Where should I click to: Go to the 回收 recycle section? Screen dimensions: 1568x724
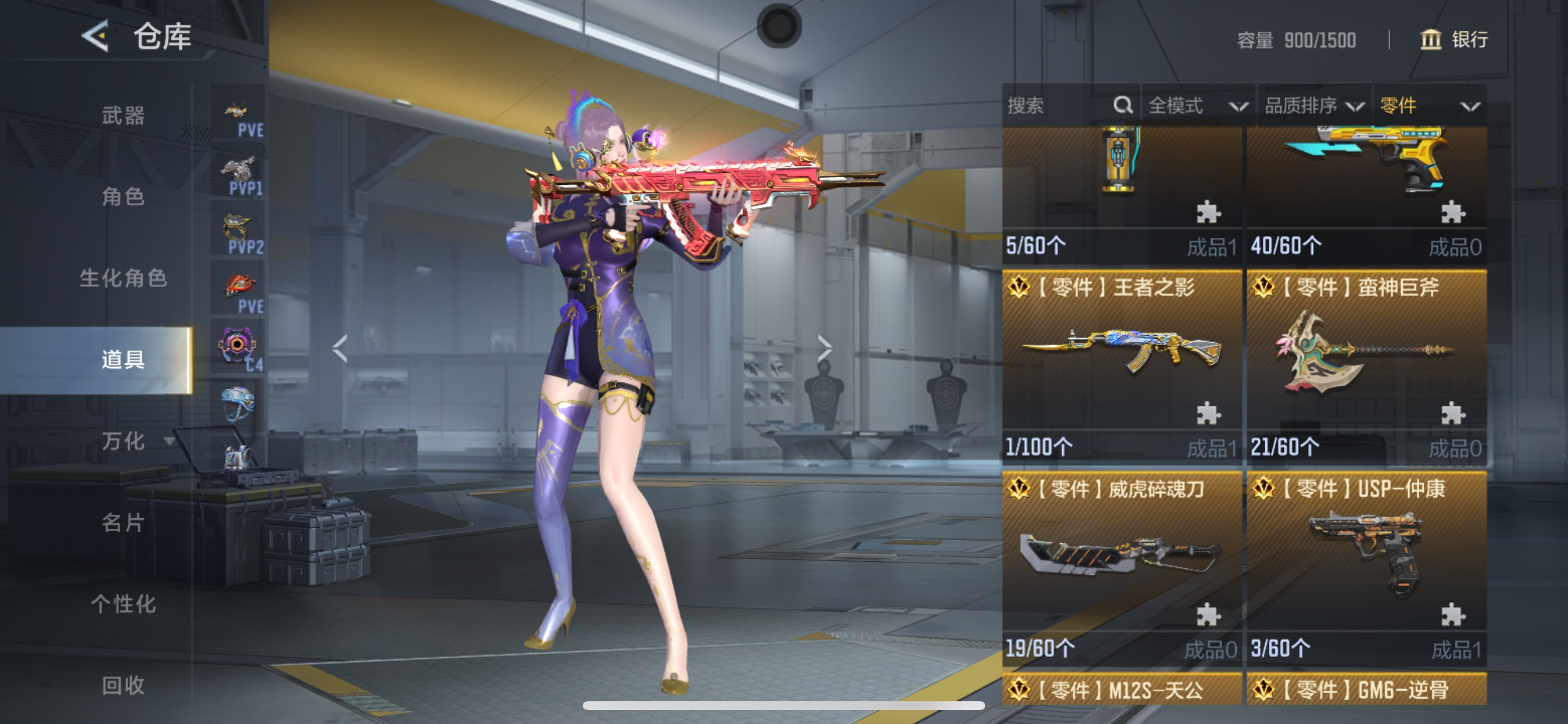(123, 686)
